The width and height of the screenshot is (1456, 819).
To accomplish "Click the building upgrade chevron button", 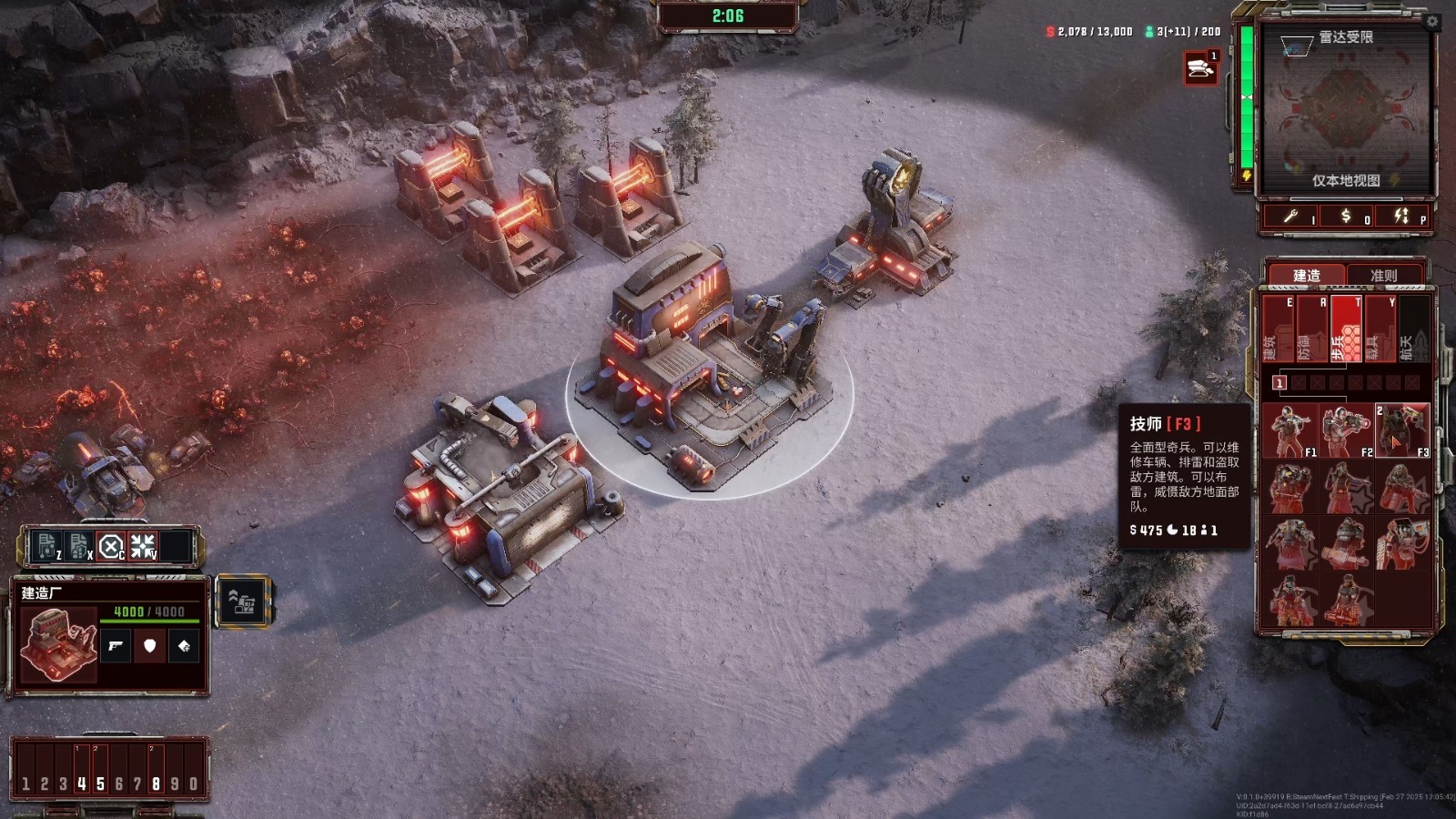I will pyautogui.click(x=243, y=602).
